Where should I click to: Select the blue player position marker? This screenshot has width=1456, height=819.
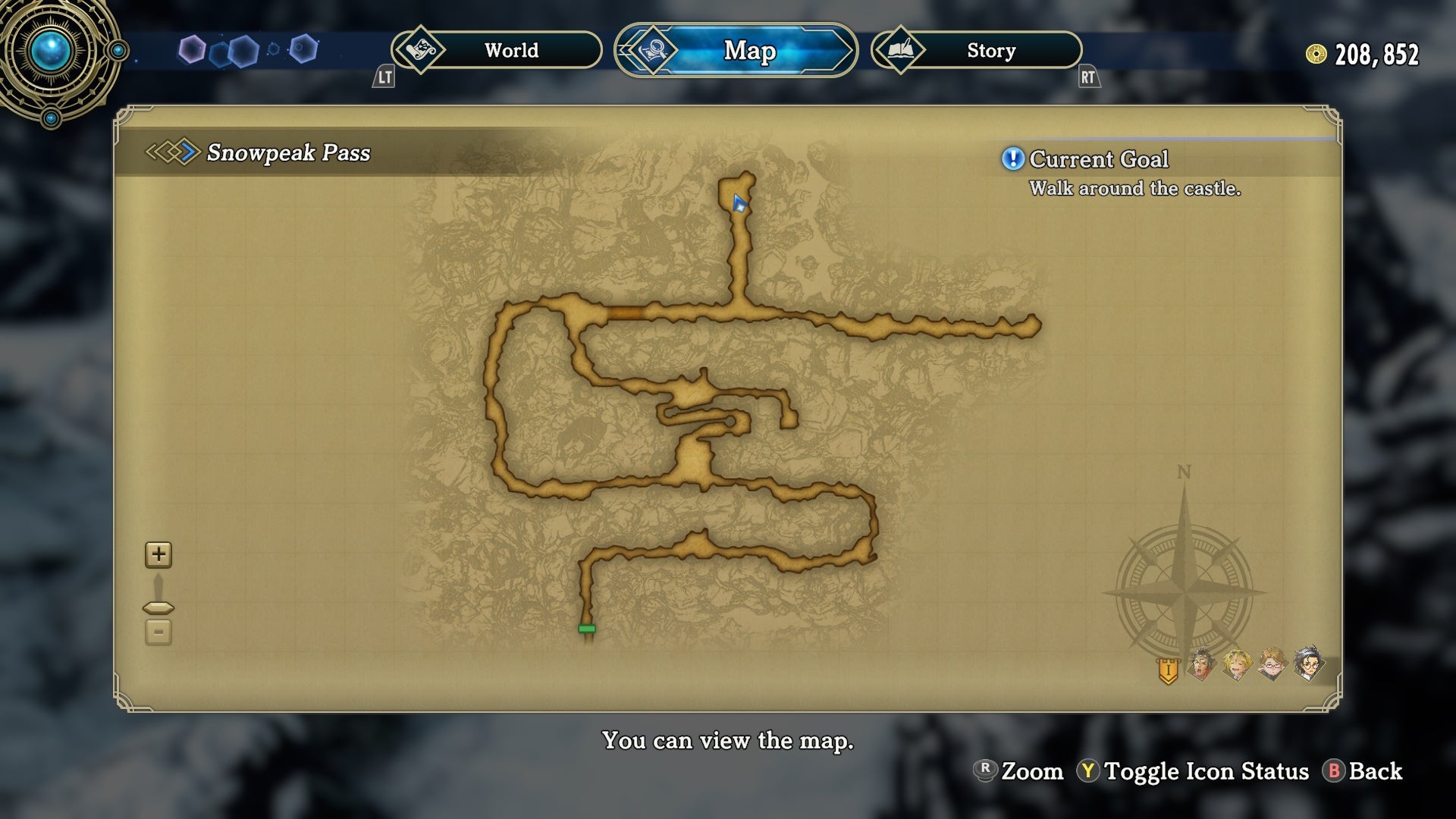[739, 203]
